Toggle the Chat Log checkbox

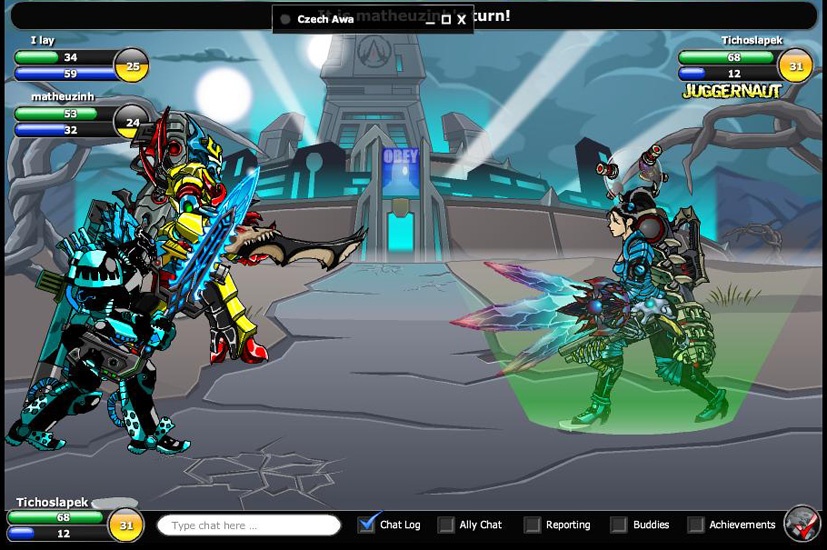[x=367, y=524]
